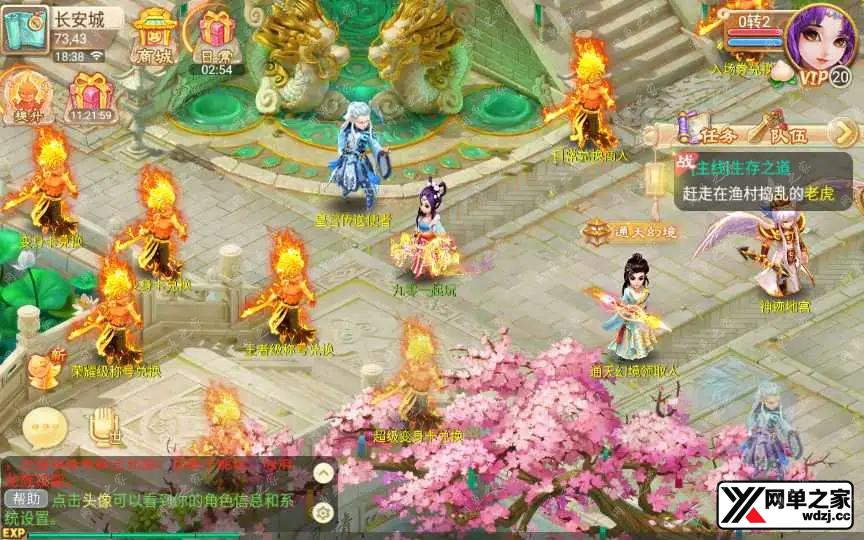The height and width of the screenshot is (540, 864).
Task: Open the 长安城 map scroll icon
Action: pyautogui.click(x=24, y=29)
